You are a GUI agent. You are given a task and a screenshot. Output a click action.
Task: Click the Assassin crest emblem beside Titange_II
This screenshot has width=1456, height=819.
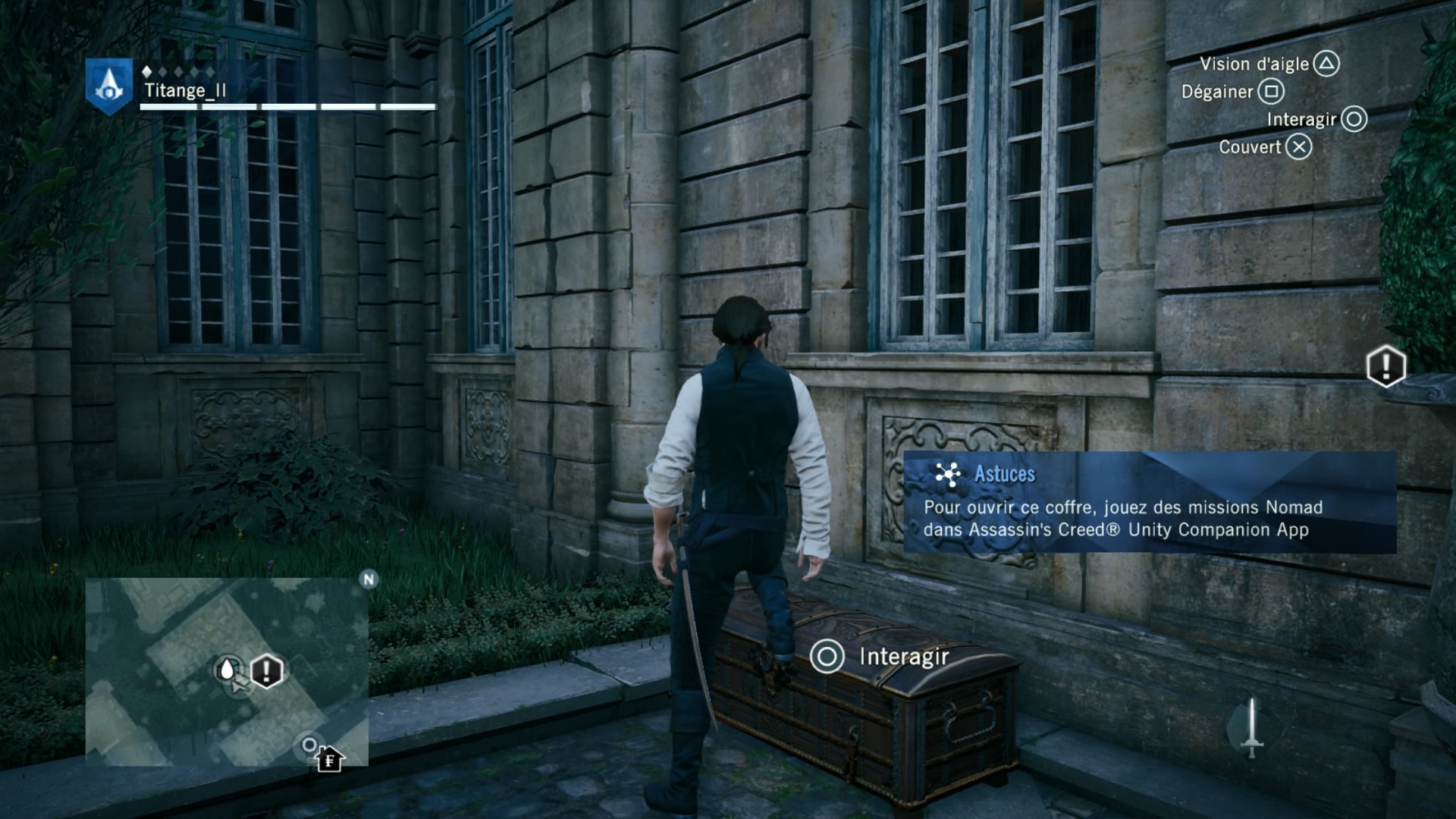pos(109,85)
